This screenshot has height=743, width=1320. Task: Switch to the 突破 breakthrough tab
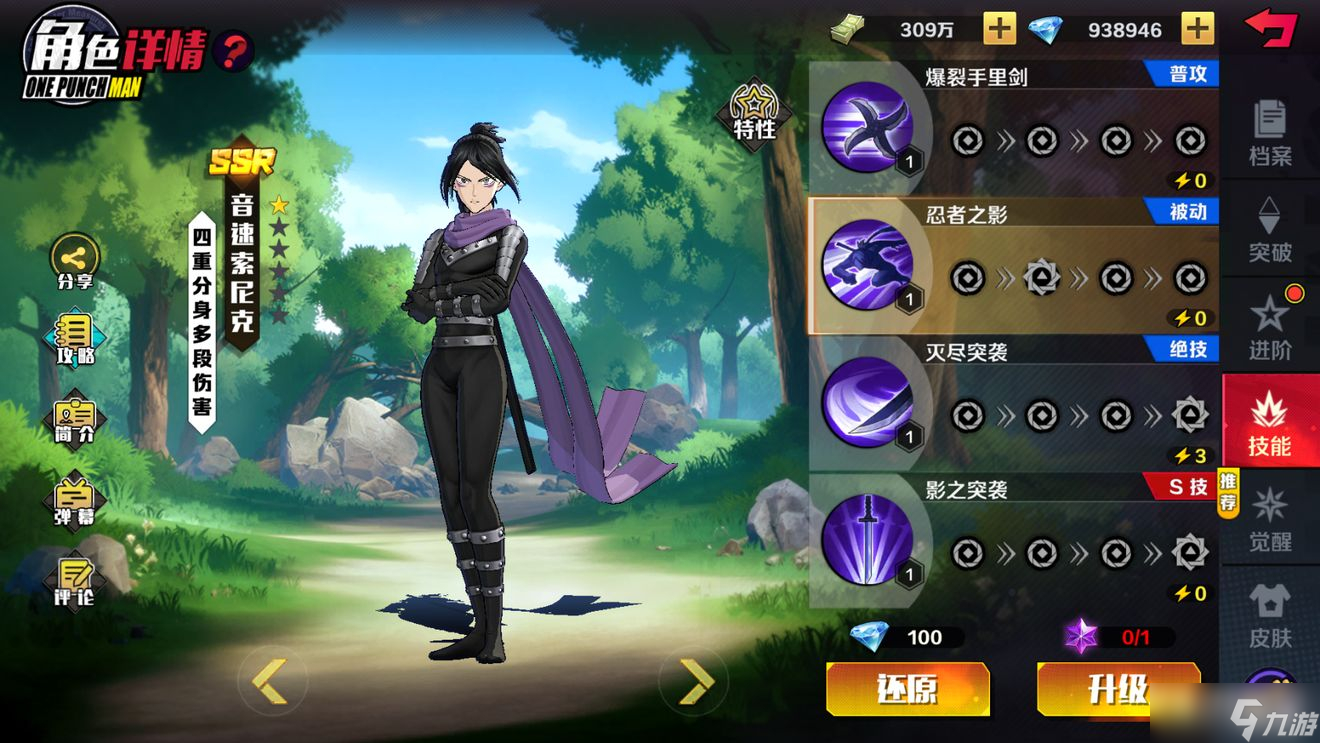pos(1270,229)
